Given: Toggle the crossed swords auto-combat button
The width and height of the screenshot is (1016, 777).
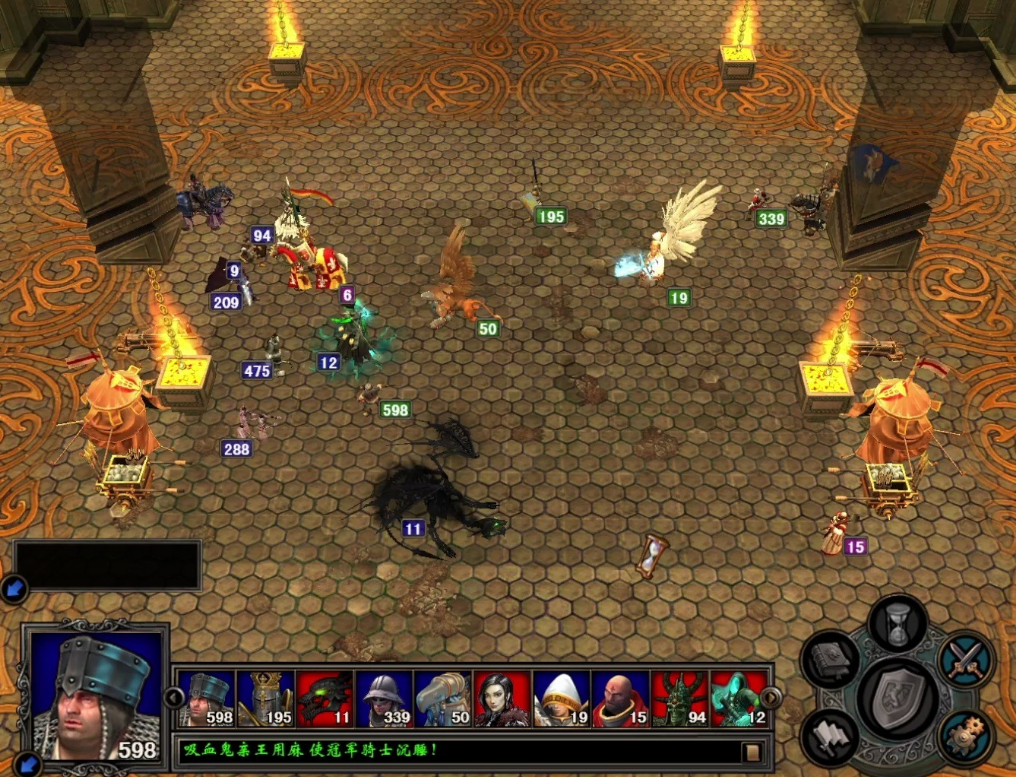Looking at the screenshot, I should (966, 660).
